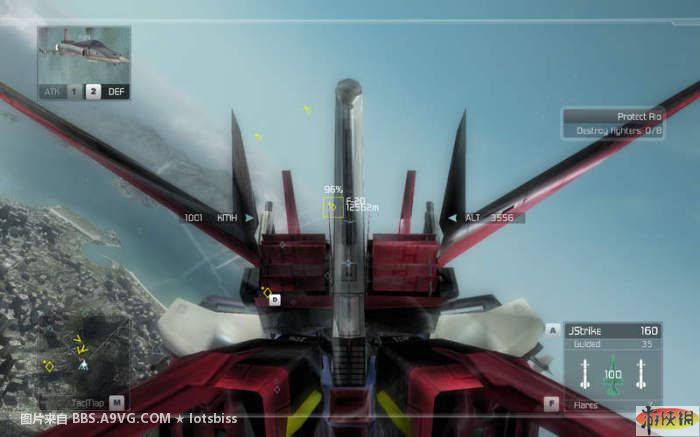Set wingman order to DEF

[x=116, y=91]
